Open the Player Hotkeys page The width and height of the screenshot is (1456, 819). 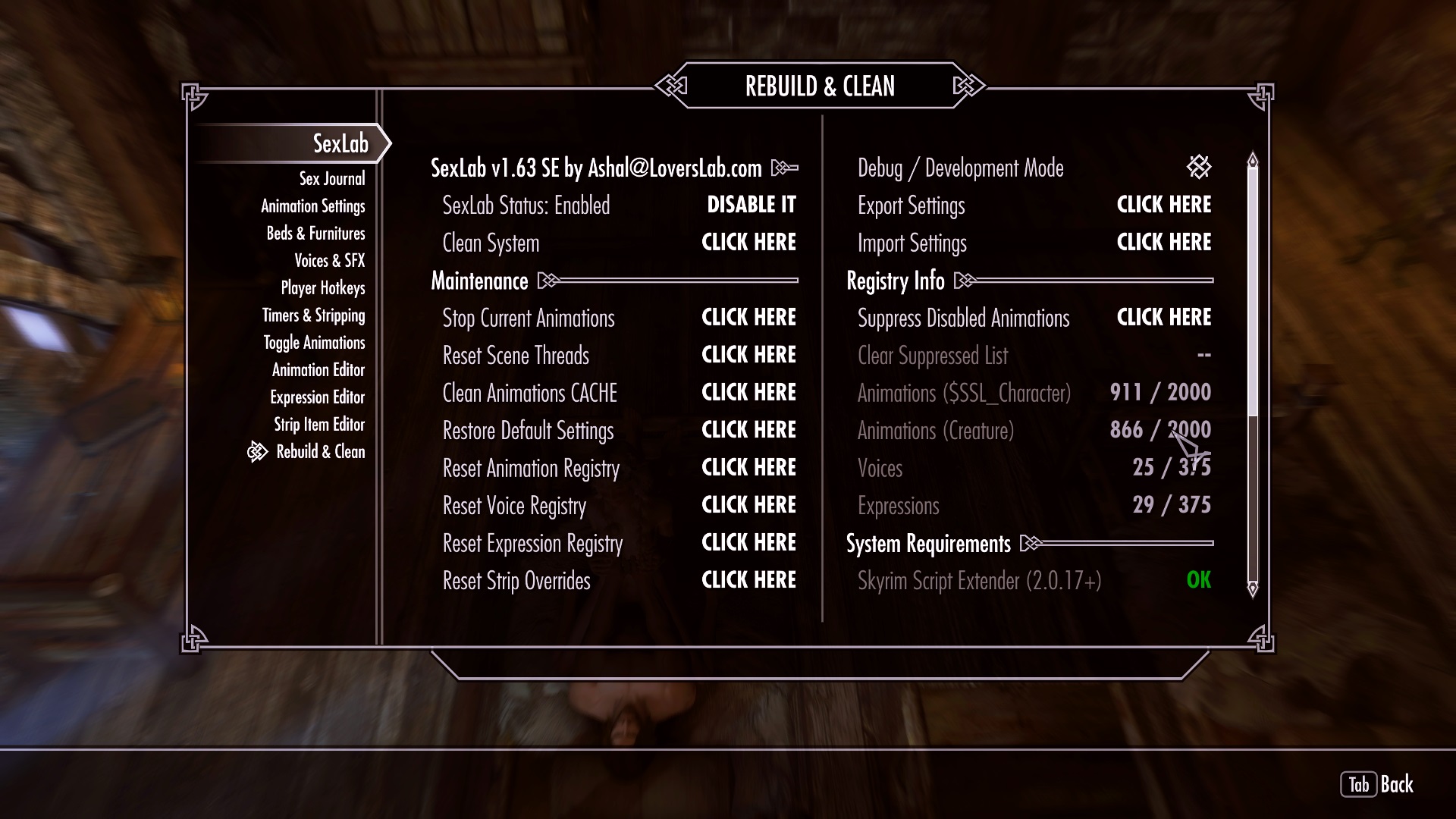pos(322,288)
